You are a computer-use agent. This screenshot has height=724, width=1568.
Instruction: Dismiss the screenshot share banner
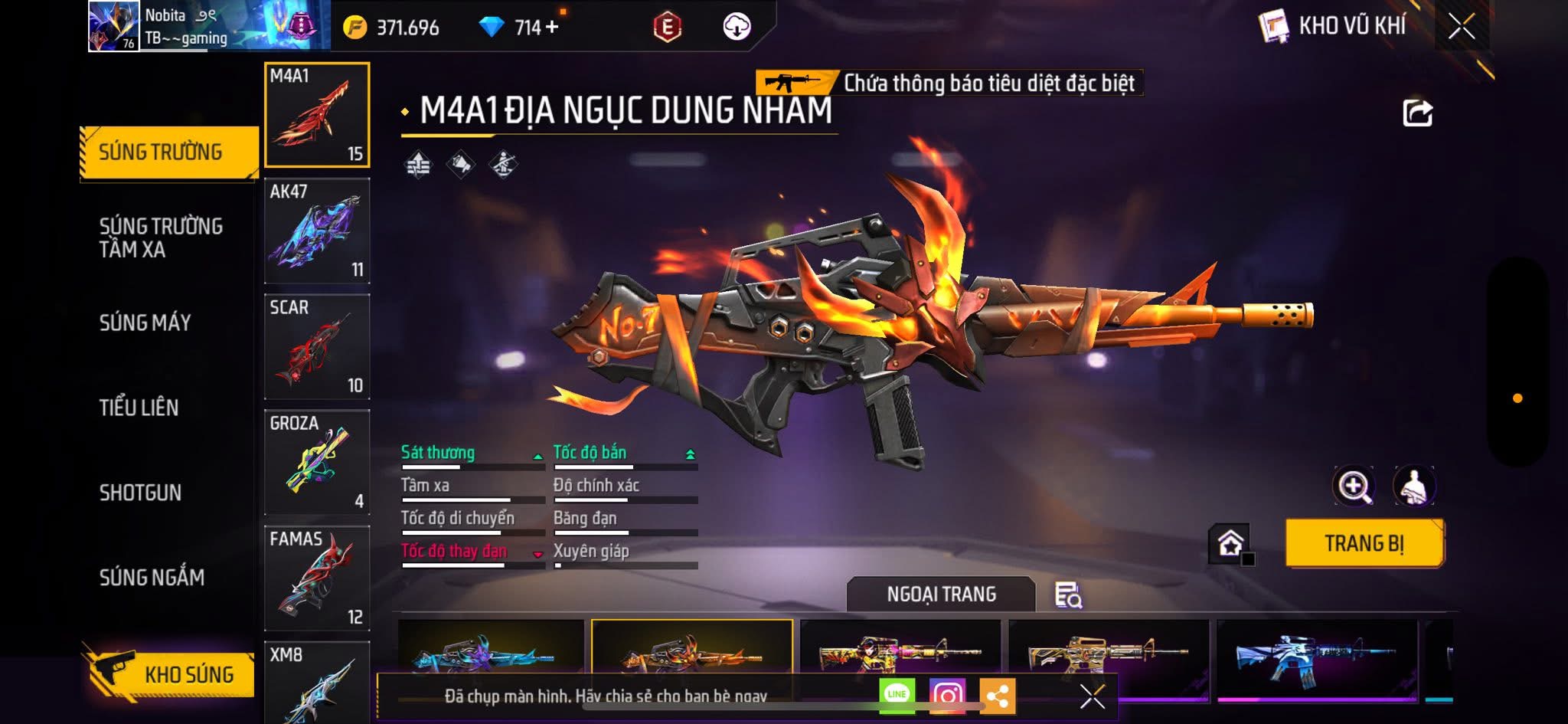1092,696
